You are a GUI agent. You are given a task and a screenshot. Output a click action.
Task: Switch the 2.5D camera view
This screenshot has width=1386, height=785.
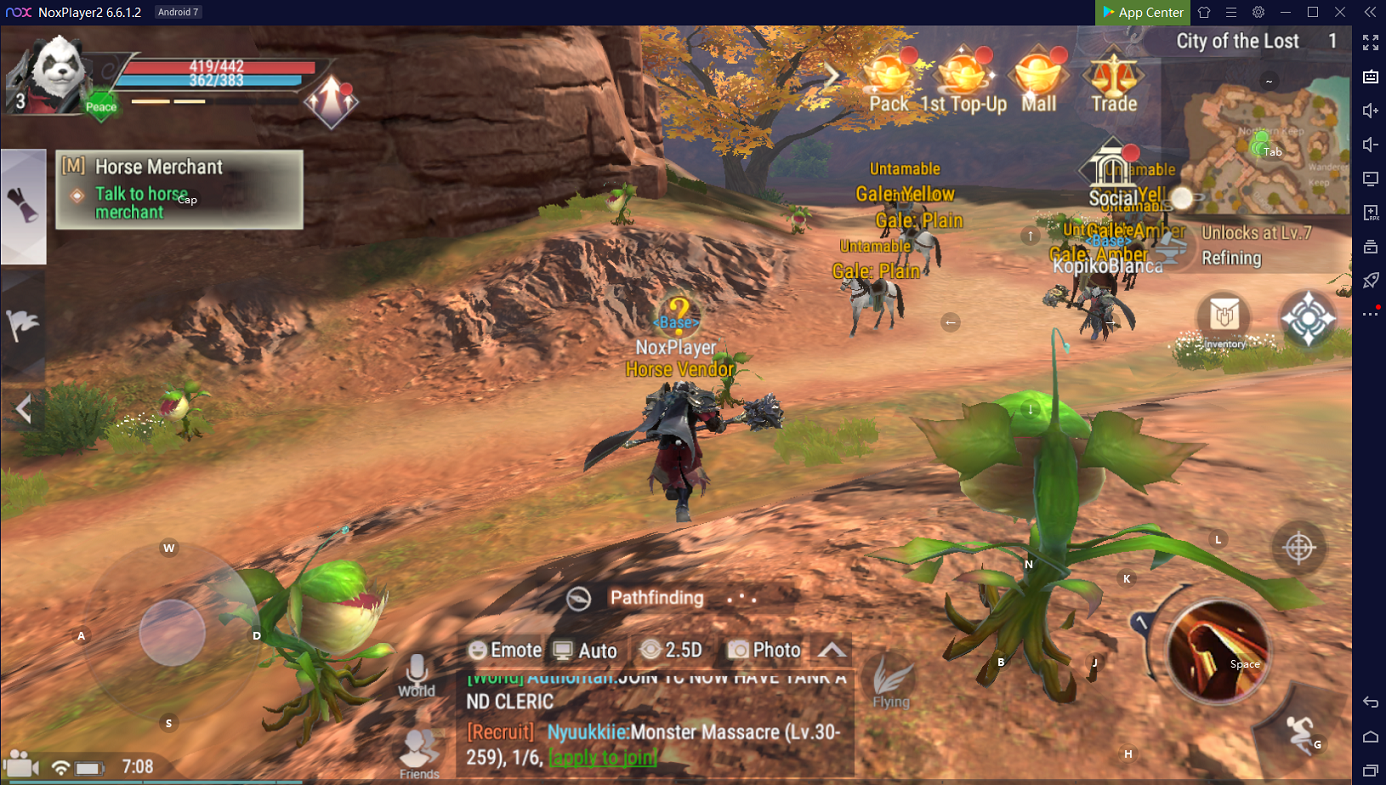click(x=671, y=650)
